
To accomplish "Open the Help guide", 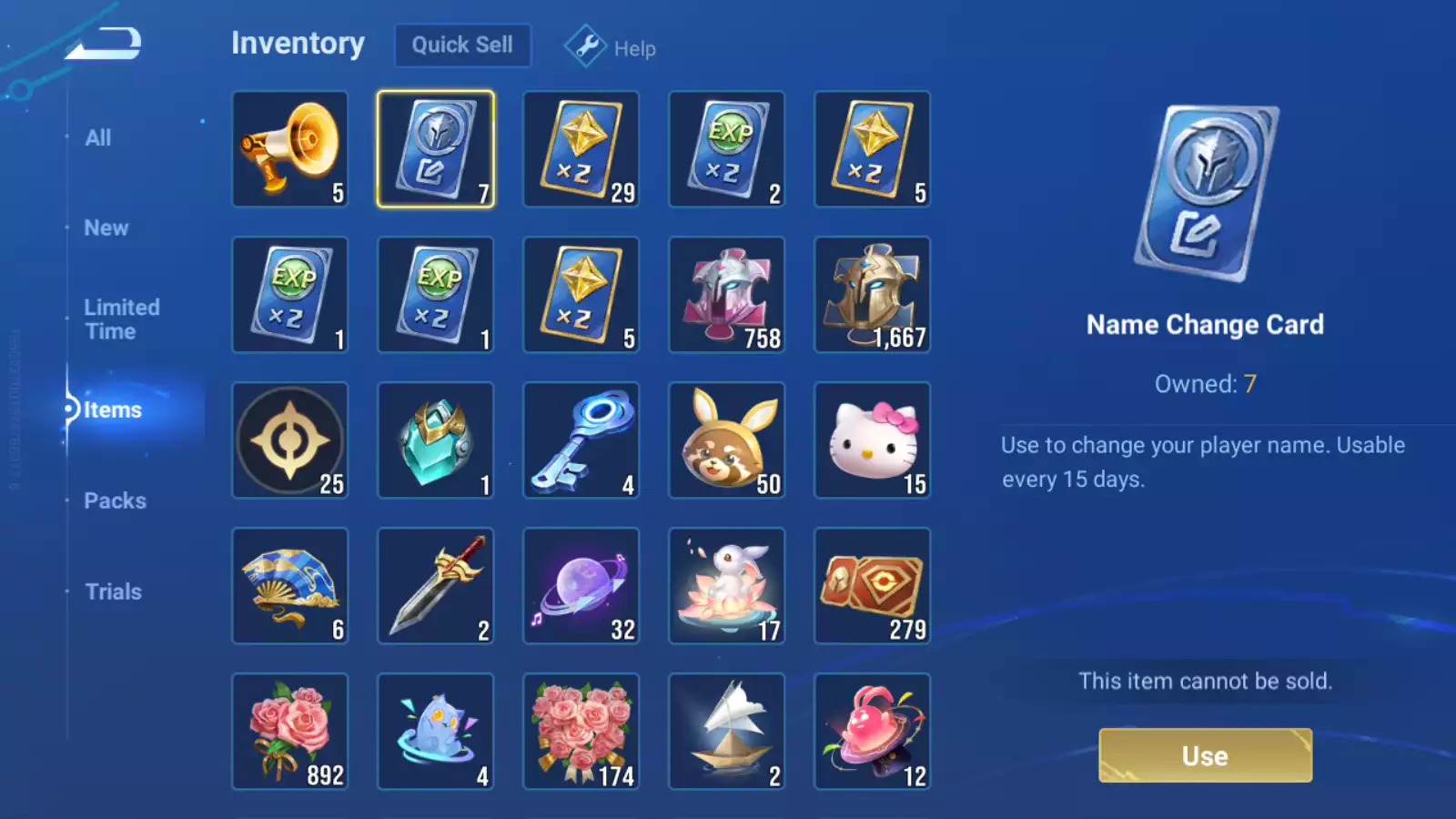I will 611,47.
